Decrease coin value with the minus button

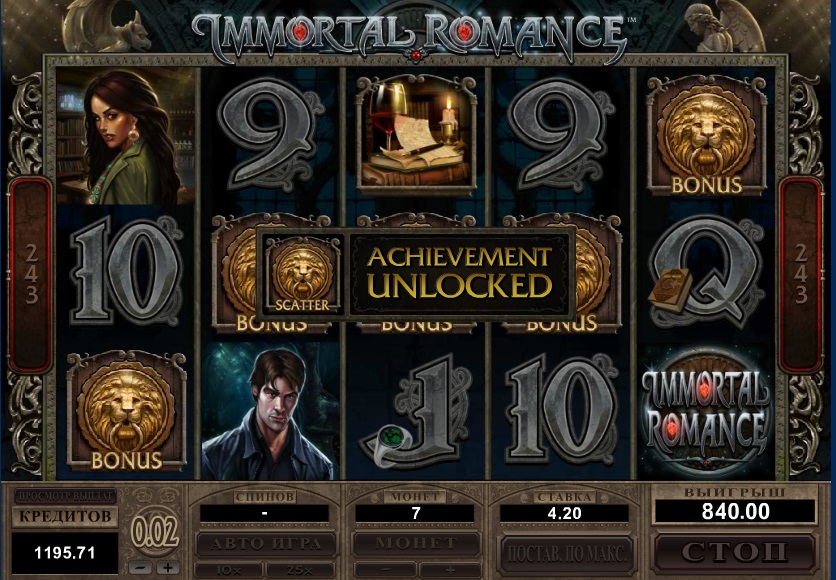[x=141, y=568]
